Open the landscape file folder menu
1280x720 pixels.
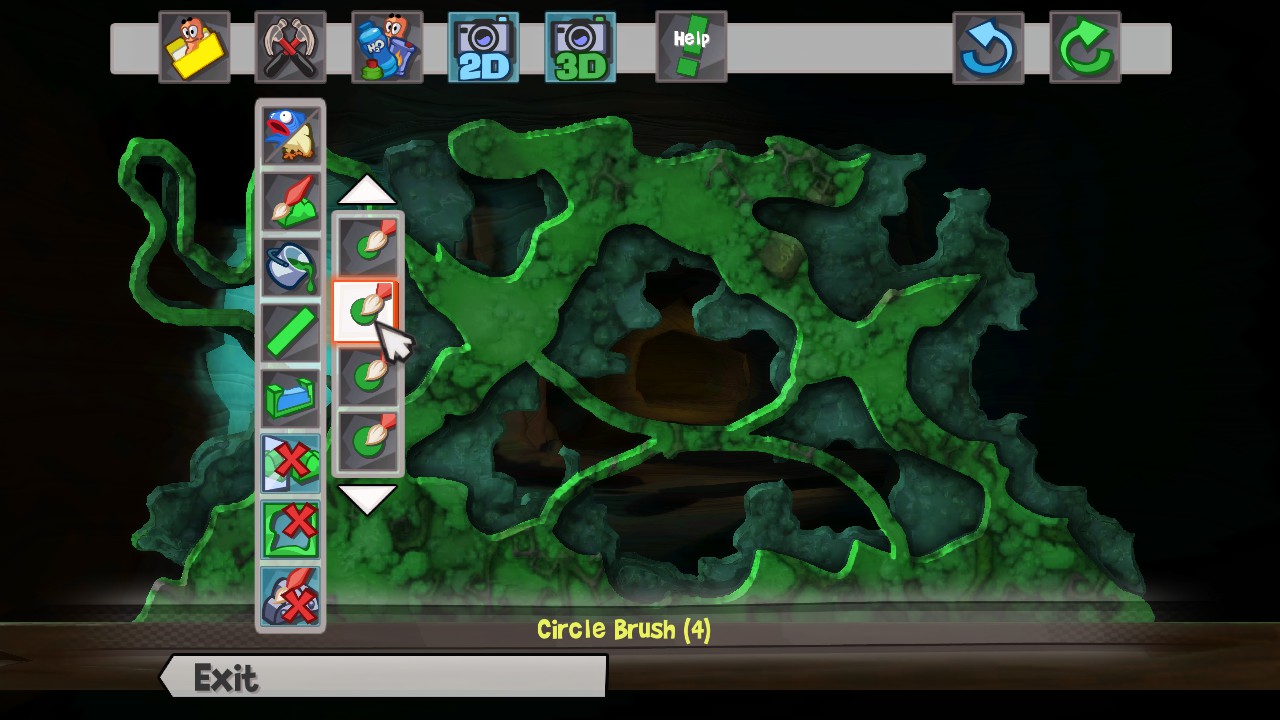(x=195, y=46)
